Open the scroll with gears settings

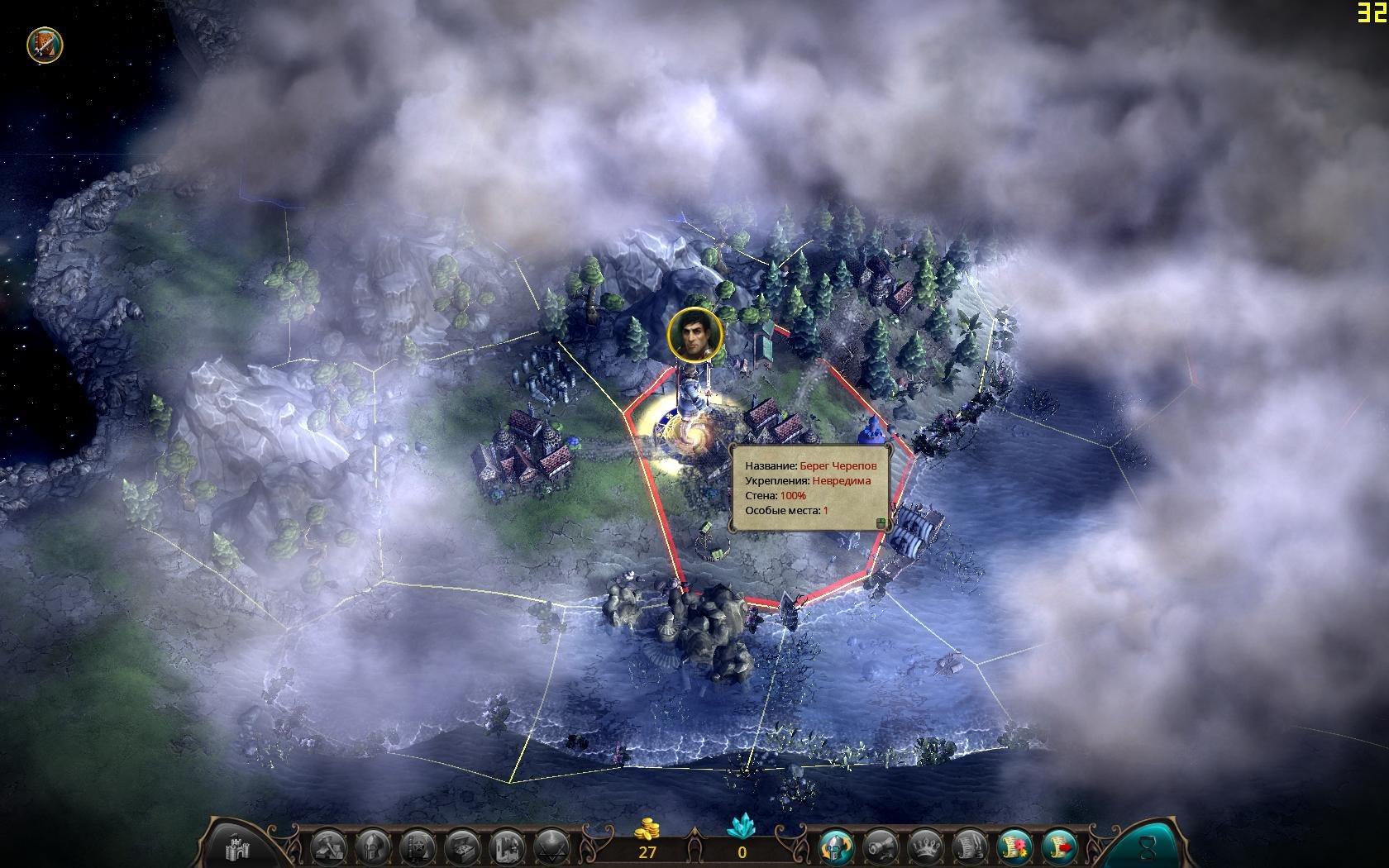tap(1015, 847)
